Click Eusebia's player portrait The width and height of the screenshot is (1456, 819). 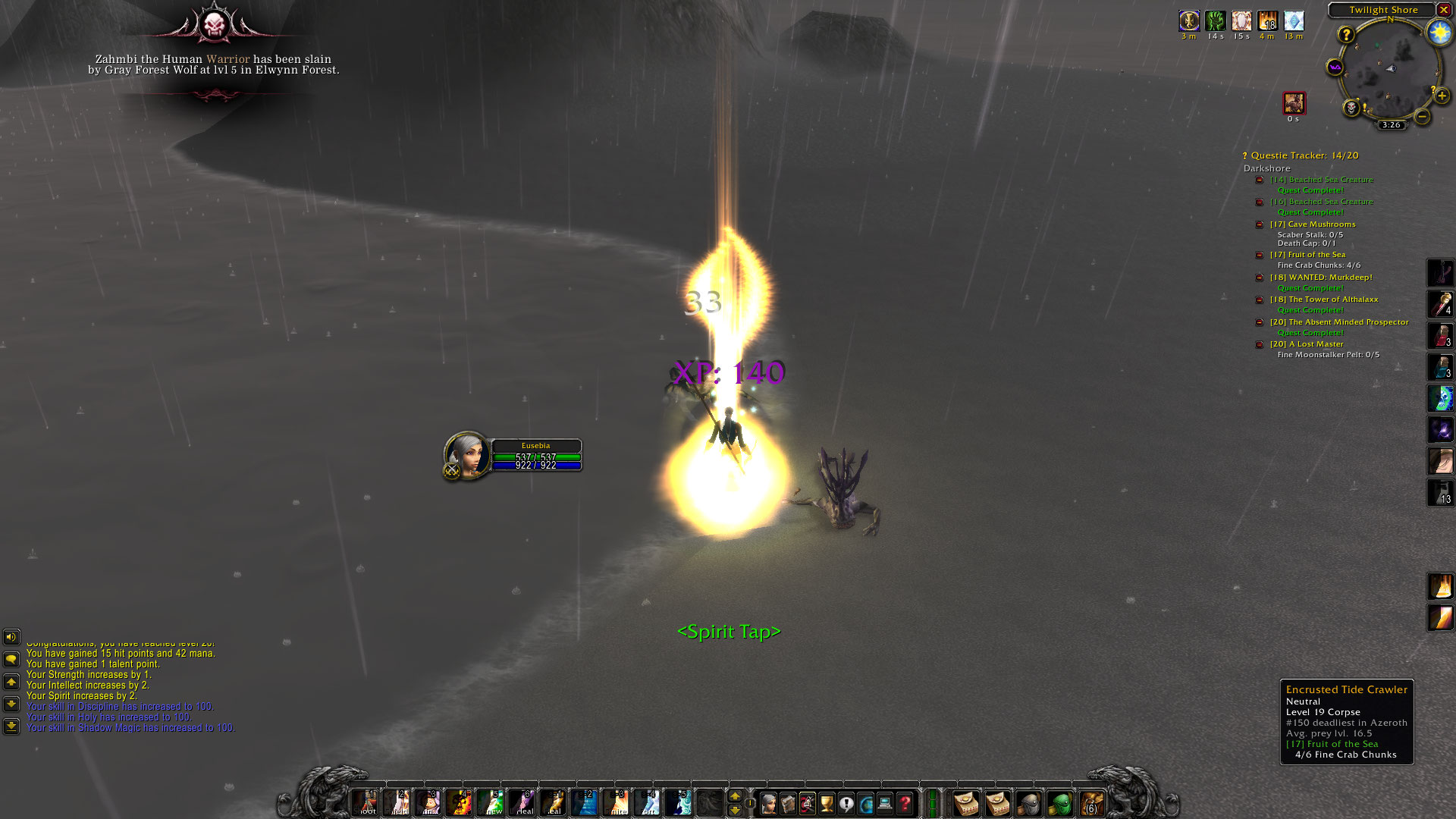pos(466,453)
